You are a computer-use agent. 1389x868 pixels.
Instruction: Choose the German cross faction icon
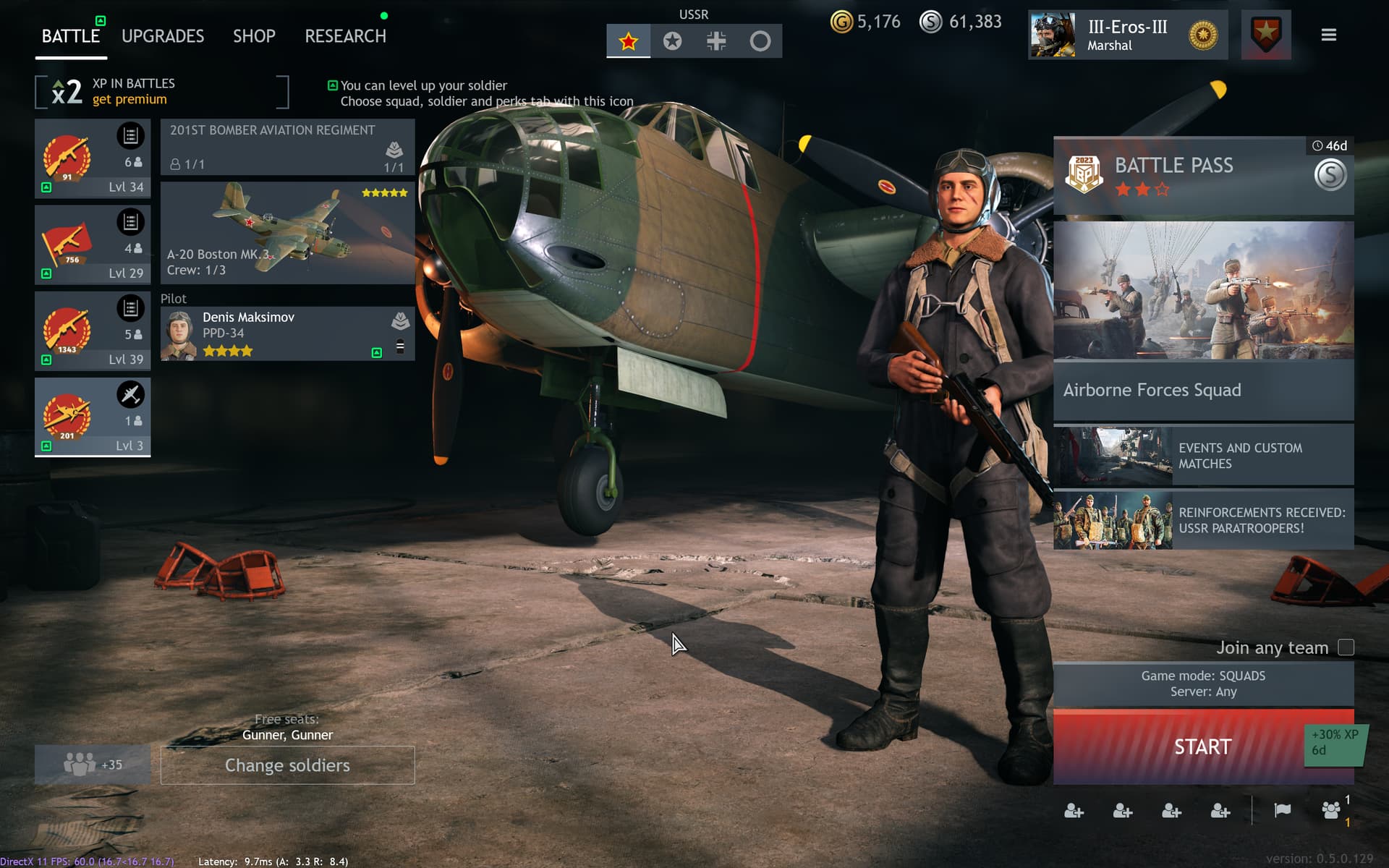pos(716,41)
